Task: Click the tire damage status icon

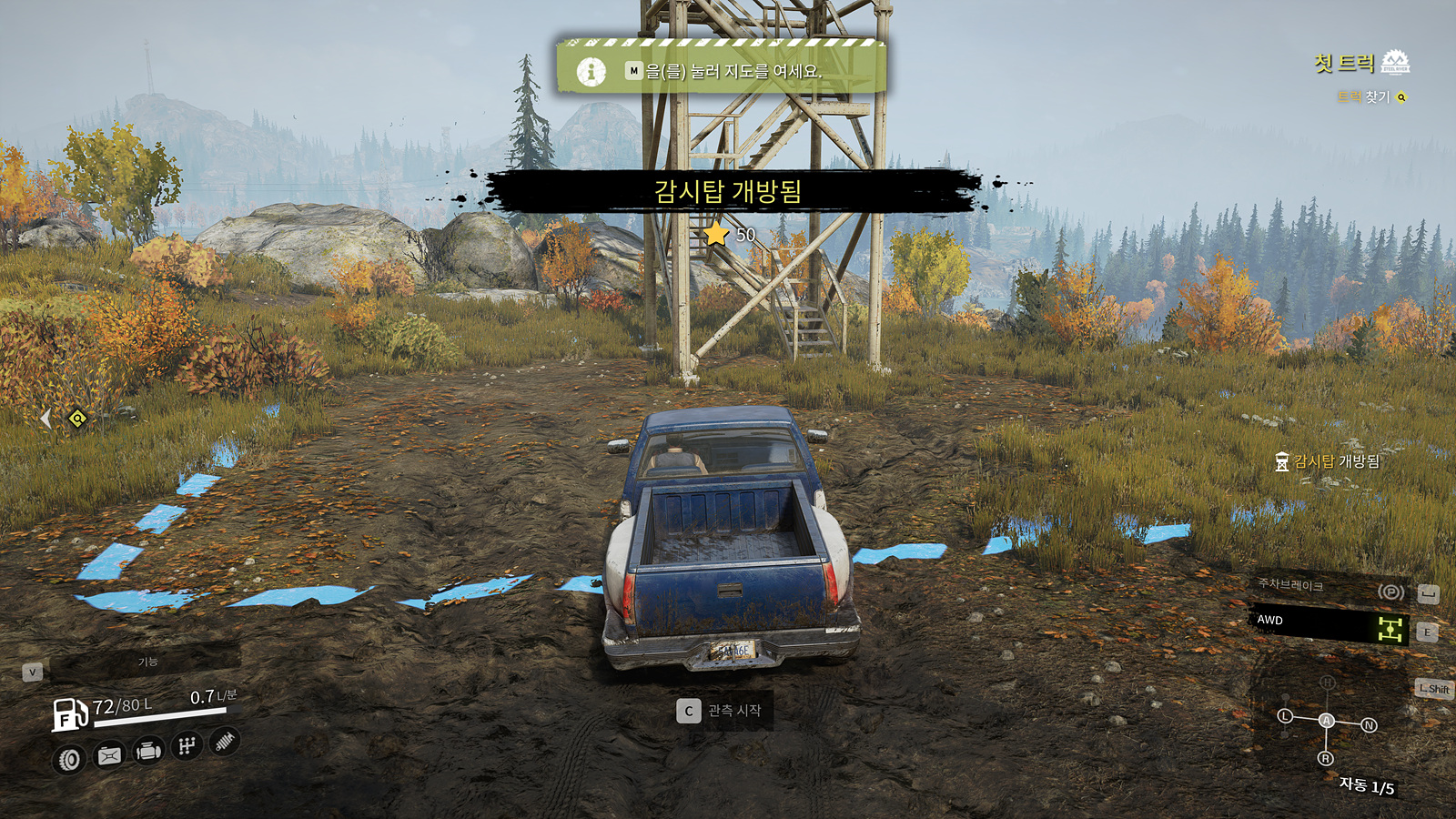Action: coord(69,759)
